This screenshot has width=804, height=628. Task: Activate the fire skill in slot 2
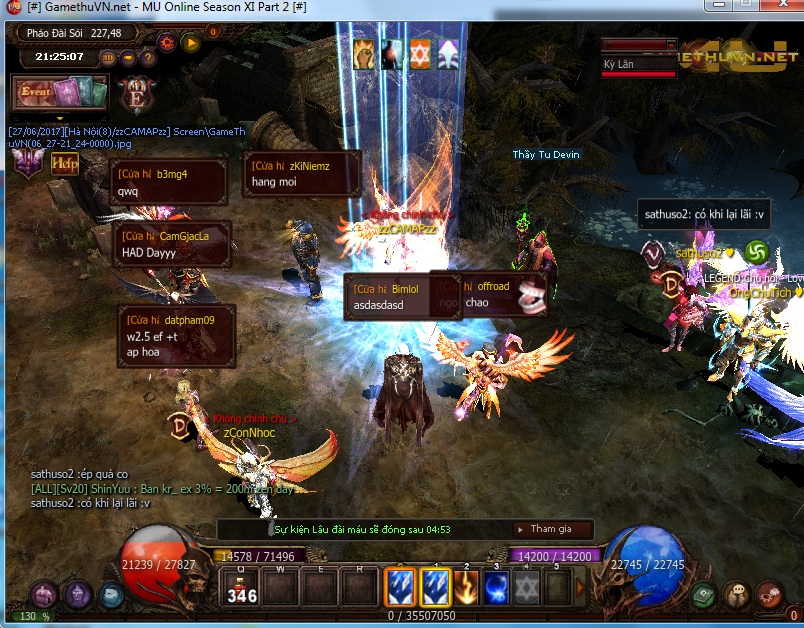(464, 587)
